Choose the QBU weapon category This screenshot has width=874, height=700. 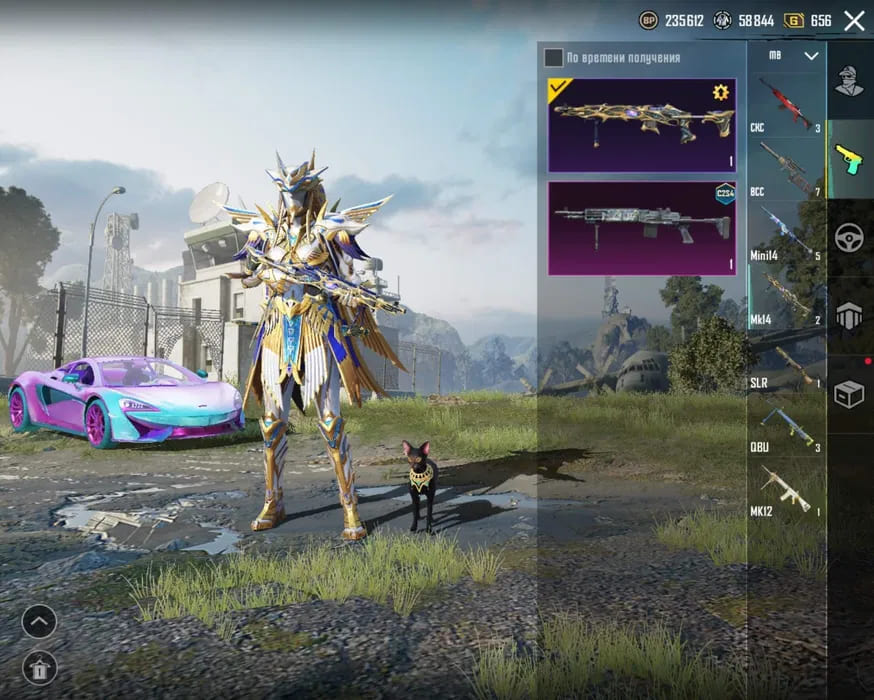pos(786,425)
